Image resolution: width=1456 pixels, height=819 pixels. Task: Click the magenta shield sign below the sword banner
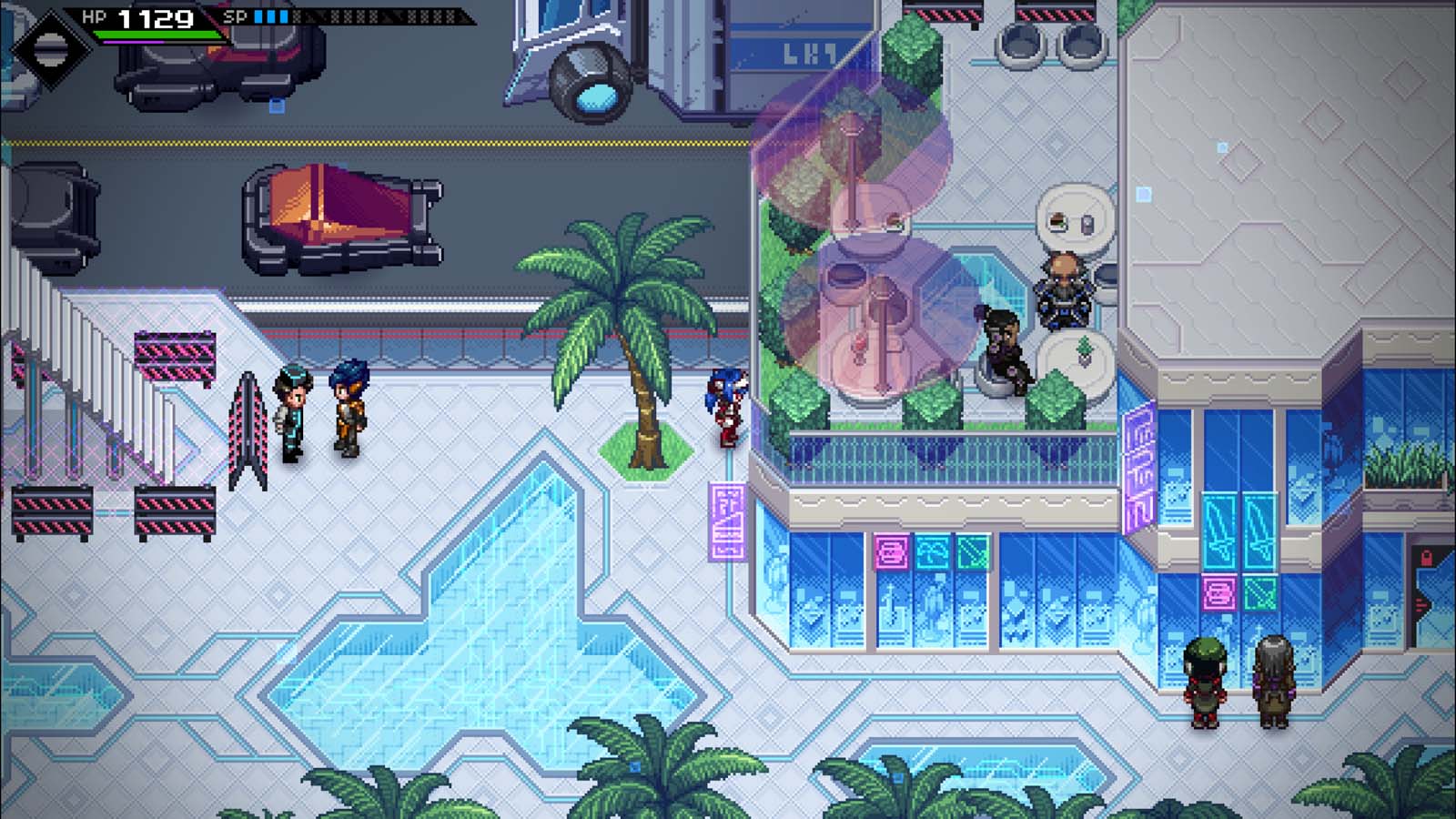(x=1219, y=592)
